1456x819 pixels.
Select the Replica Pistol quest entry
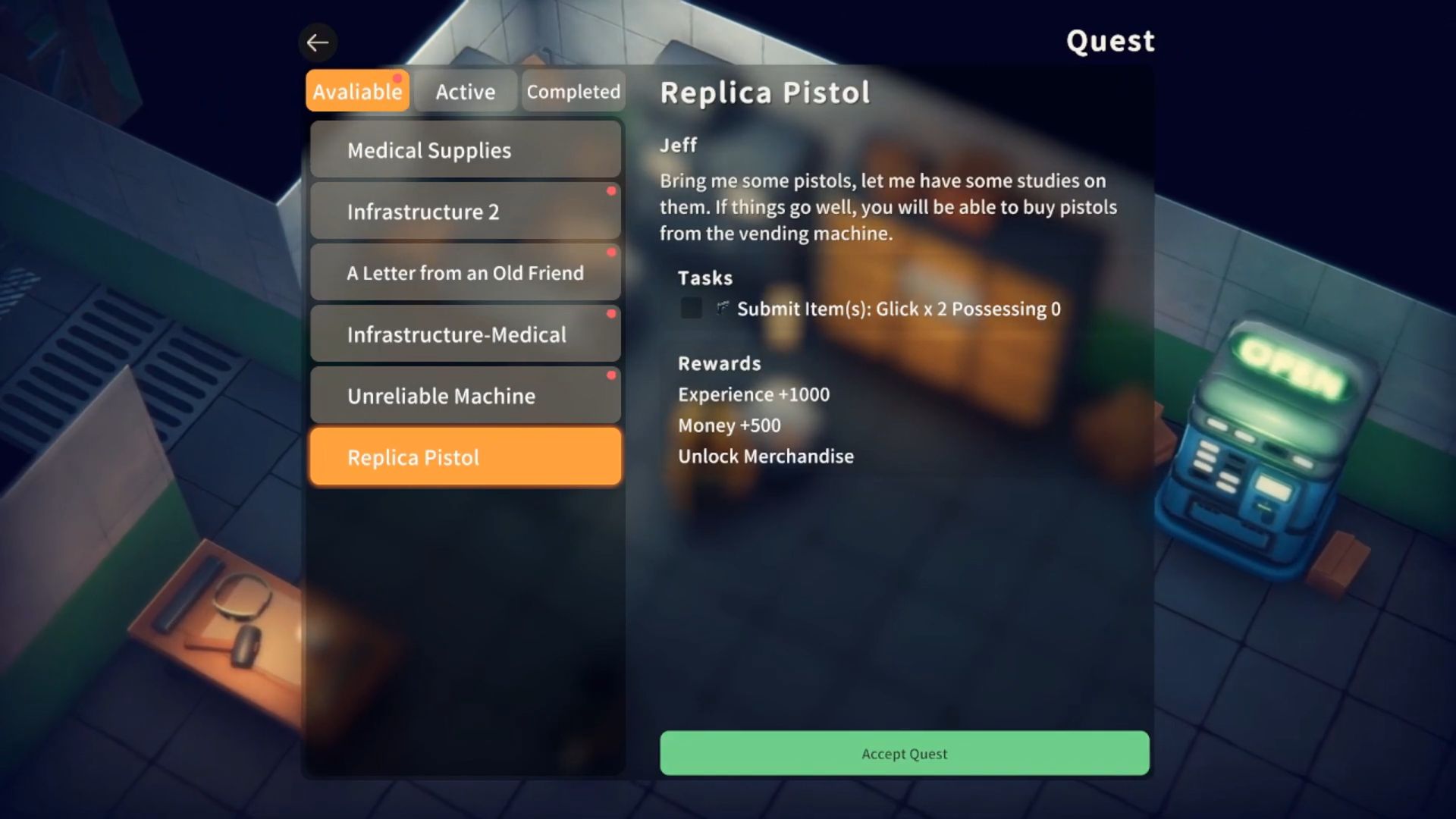pyautogui.click(x=465, y=457)
